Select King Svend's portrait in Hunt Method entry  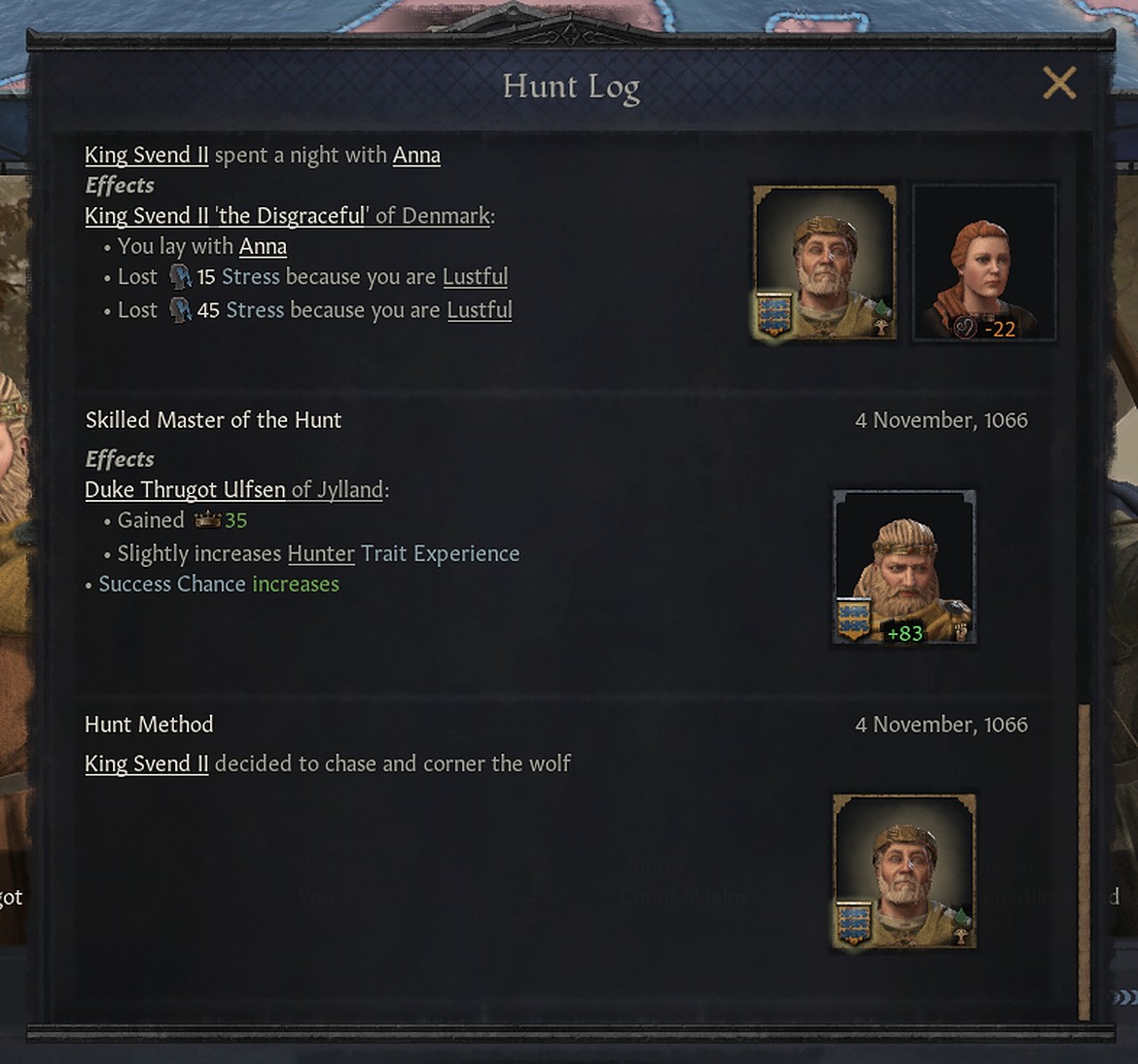[x=905, y=871]
